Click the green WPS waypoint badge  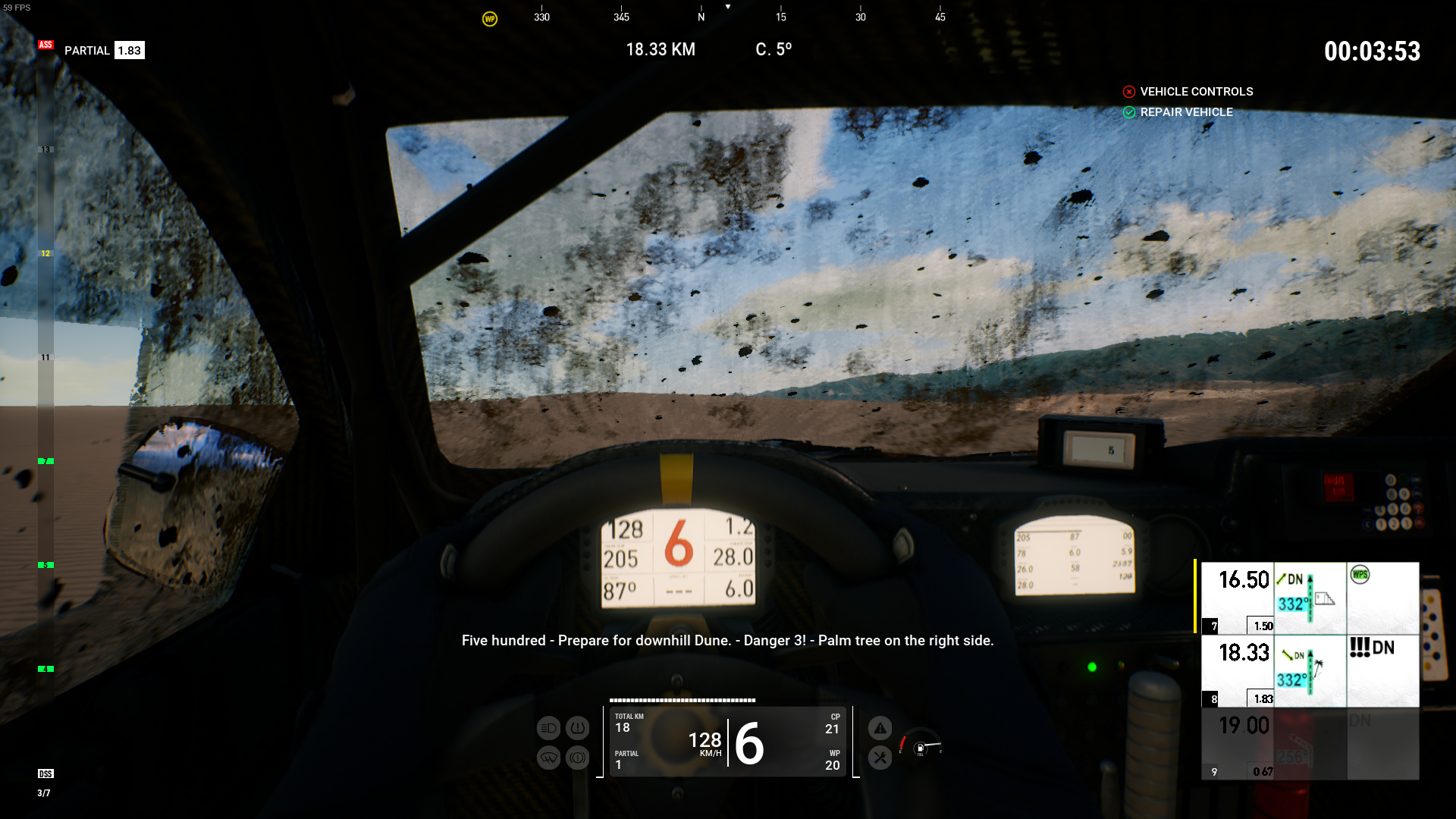pos(1360,575)
